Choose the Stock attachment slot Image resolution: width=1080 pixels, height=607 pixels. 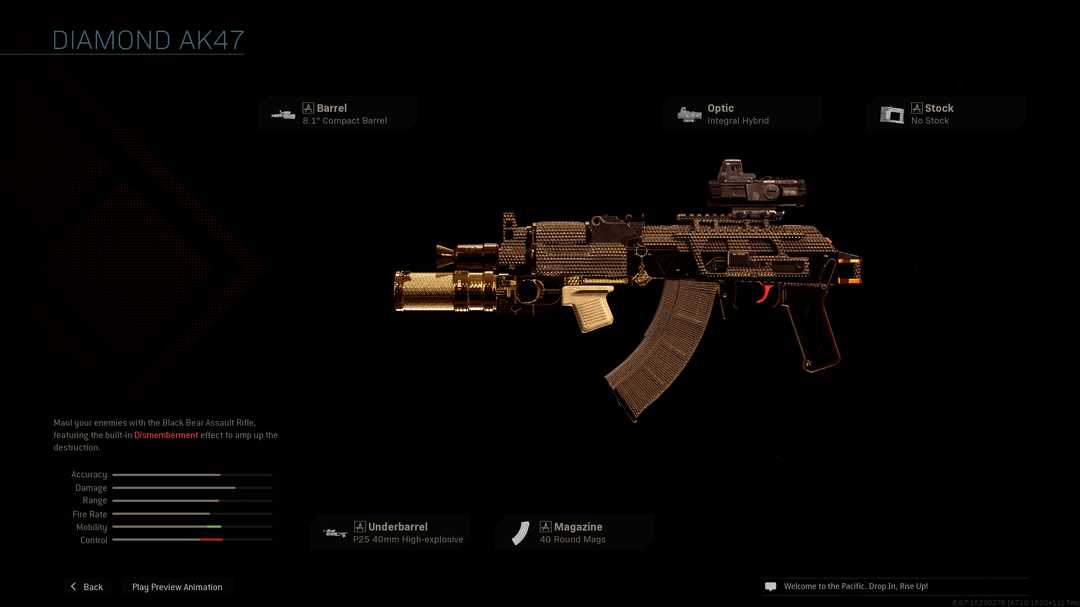[945, 114]
